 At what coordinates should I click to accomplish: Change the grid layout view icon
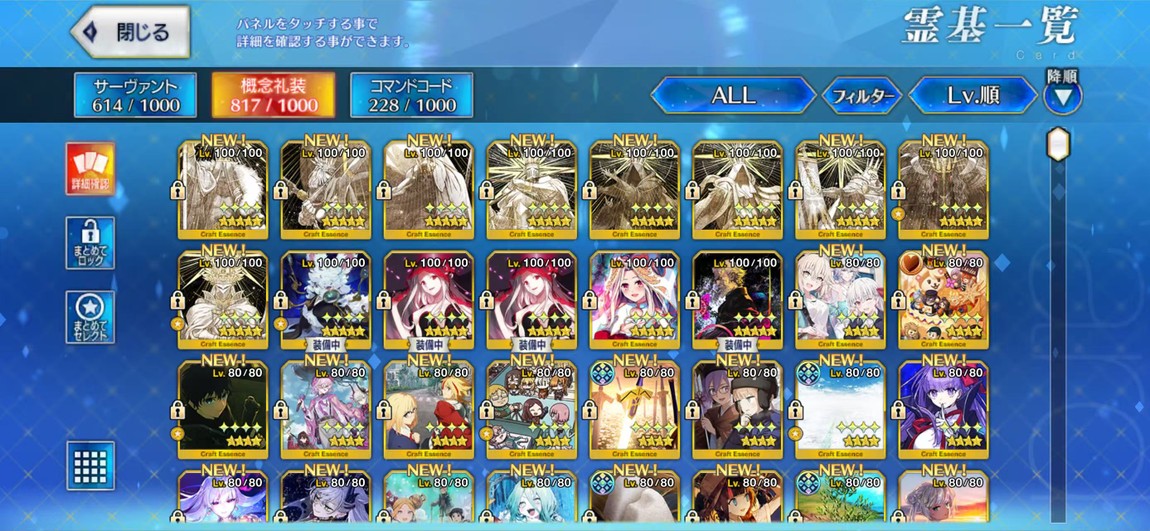(90, 465)
